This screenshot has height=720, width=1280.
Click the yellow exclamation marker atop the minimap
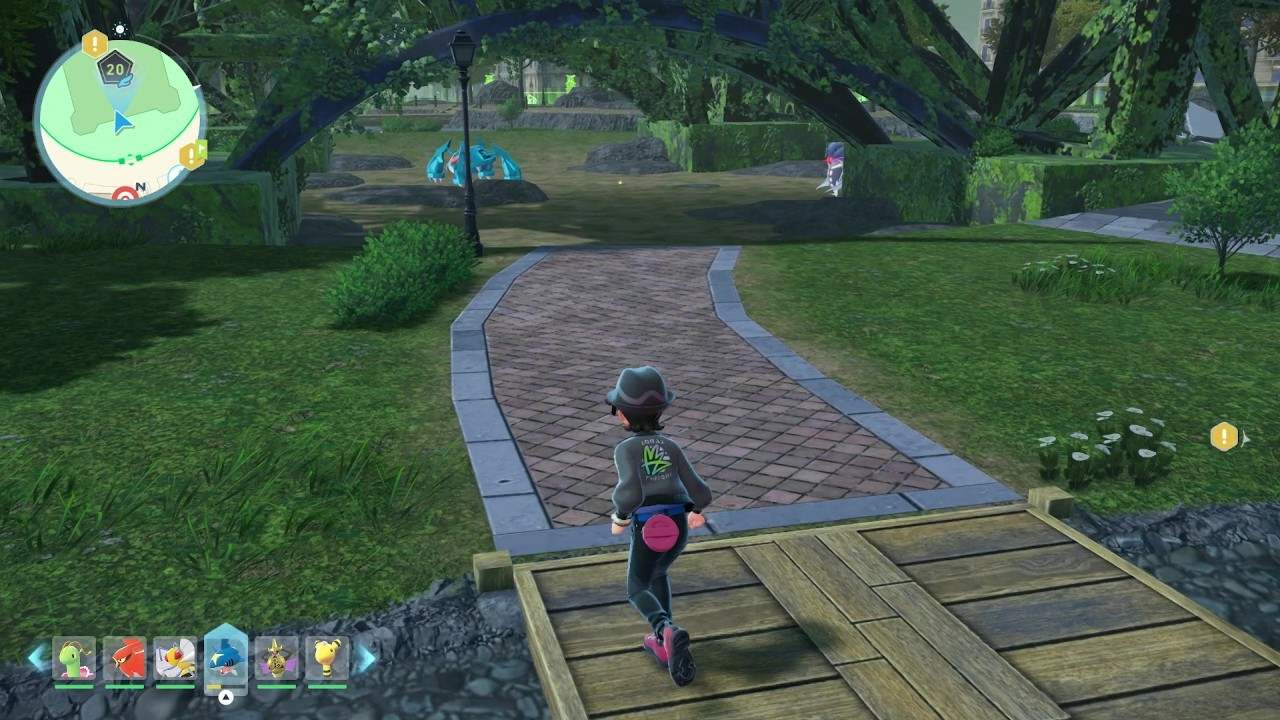(94, 43)
